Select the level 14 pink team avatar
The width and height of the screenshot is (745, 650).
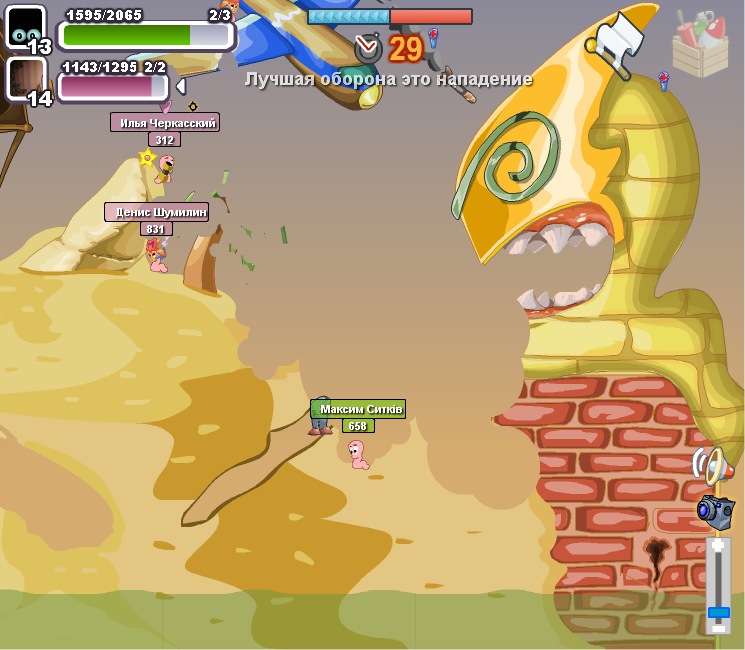click(26, 80)
